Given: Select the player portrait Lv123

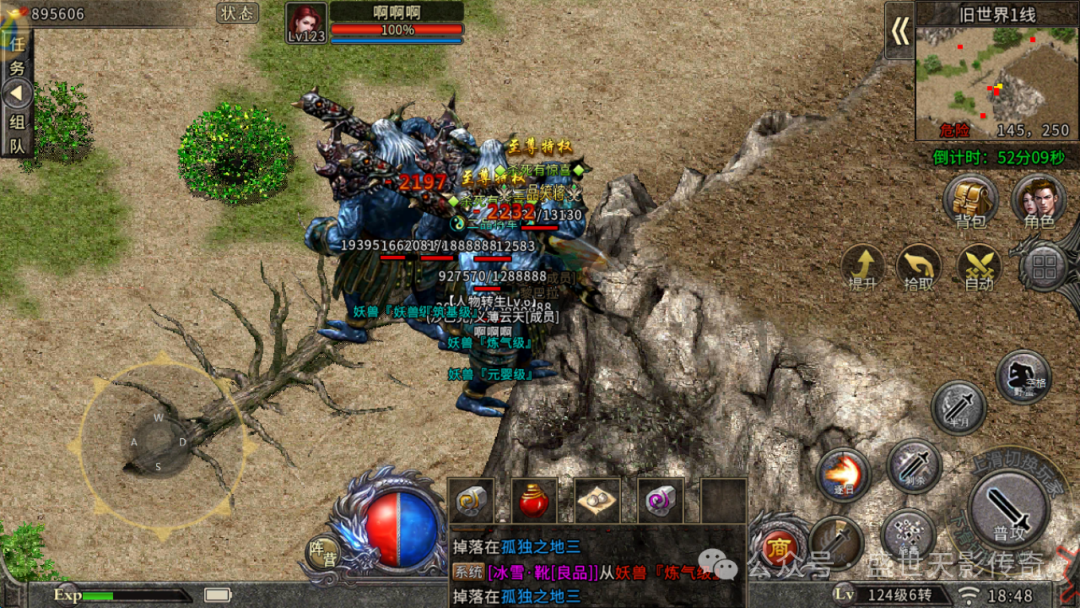Looking at the screenshot, I should coord(306,22).
